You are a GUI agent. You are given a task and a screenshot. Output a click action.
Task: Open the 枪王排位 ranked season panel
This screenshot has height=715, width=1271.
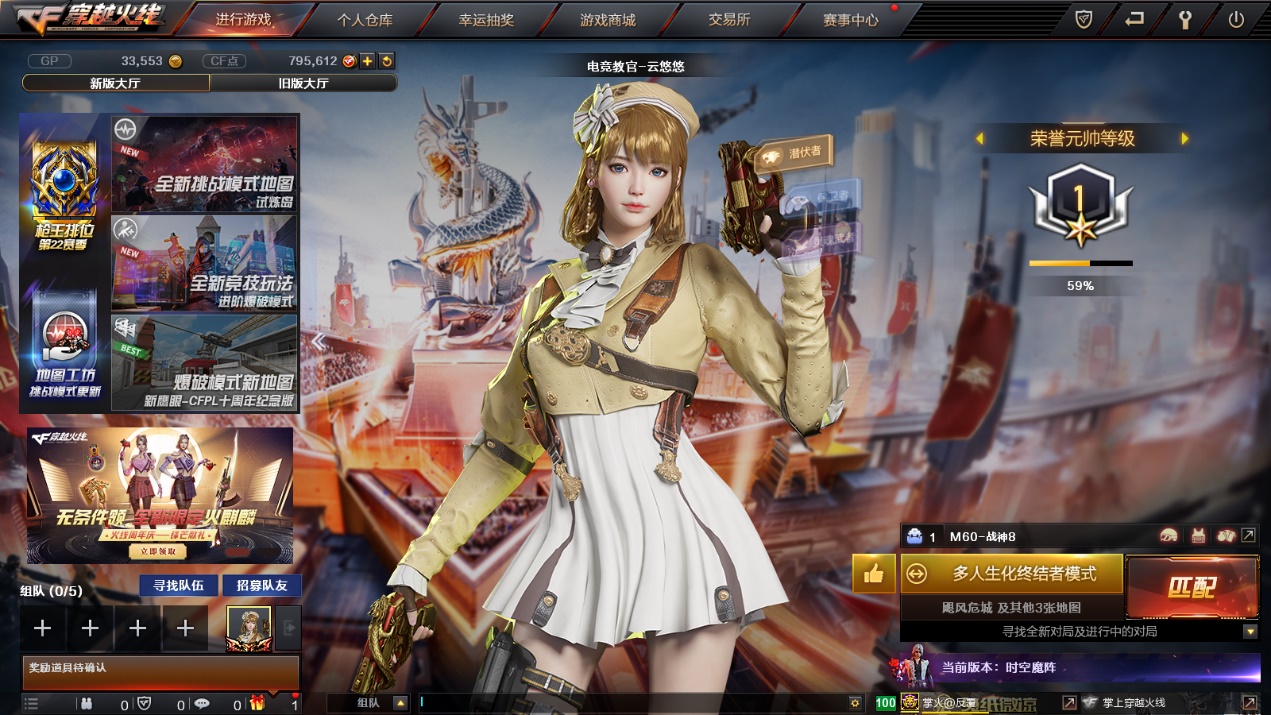(64, 197)
